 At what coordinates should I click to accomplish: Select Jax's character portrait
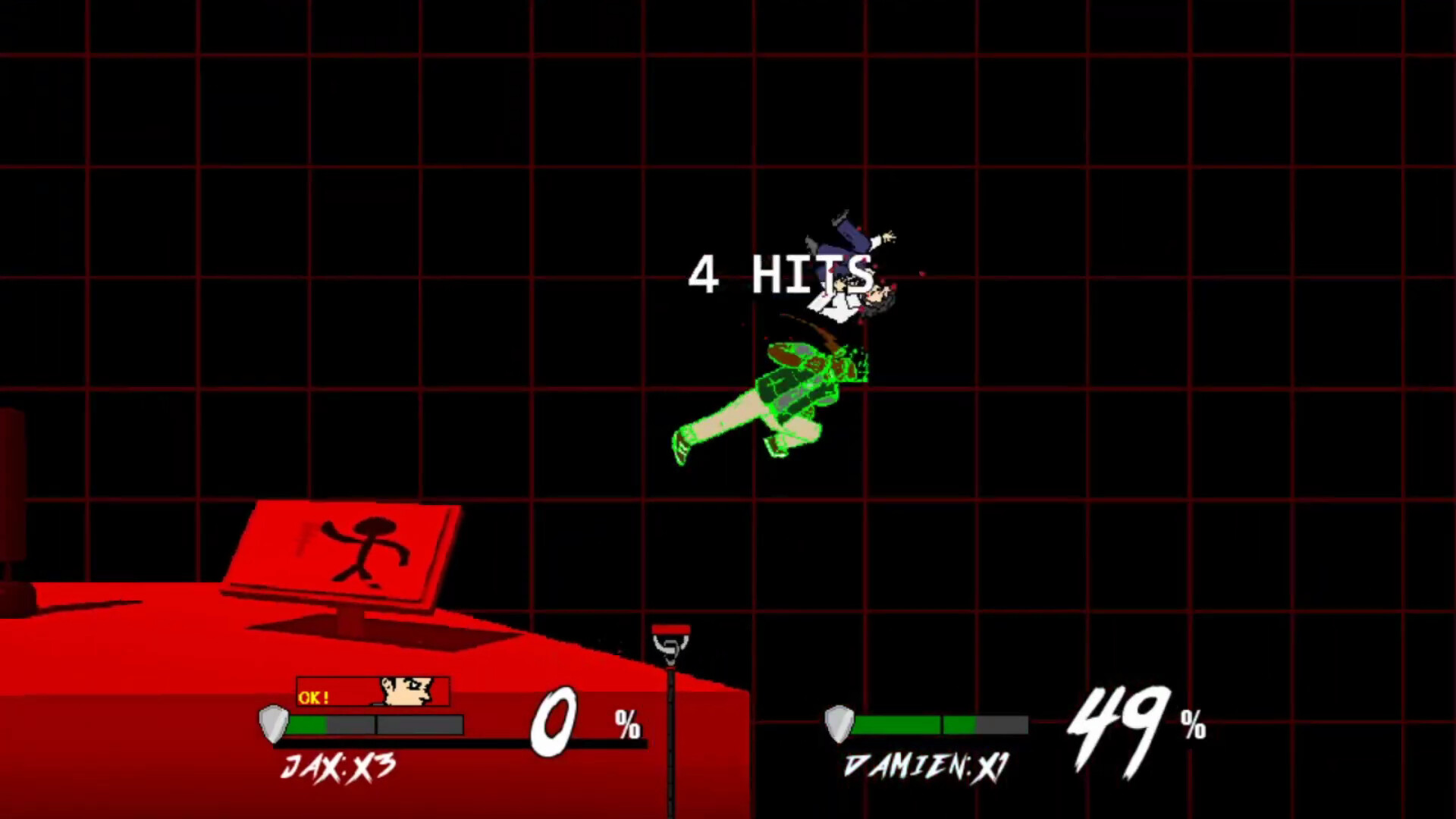point(406,692)
